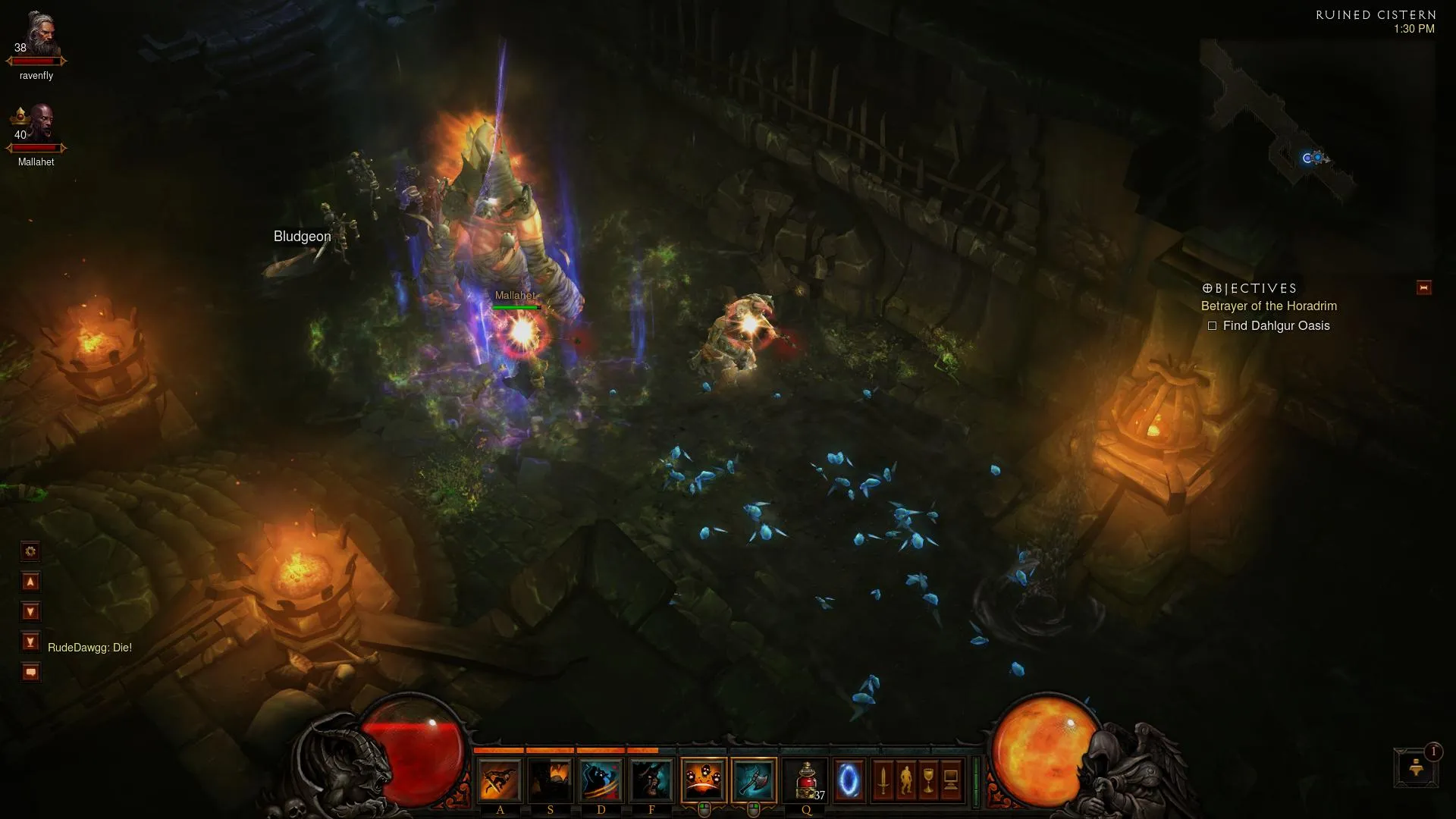The height and width of the screenshot is (819, 1456).
Task: Open the chat speech bubble button
Action: coord(30,672)
